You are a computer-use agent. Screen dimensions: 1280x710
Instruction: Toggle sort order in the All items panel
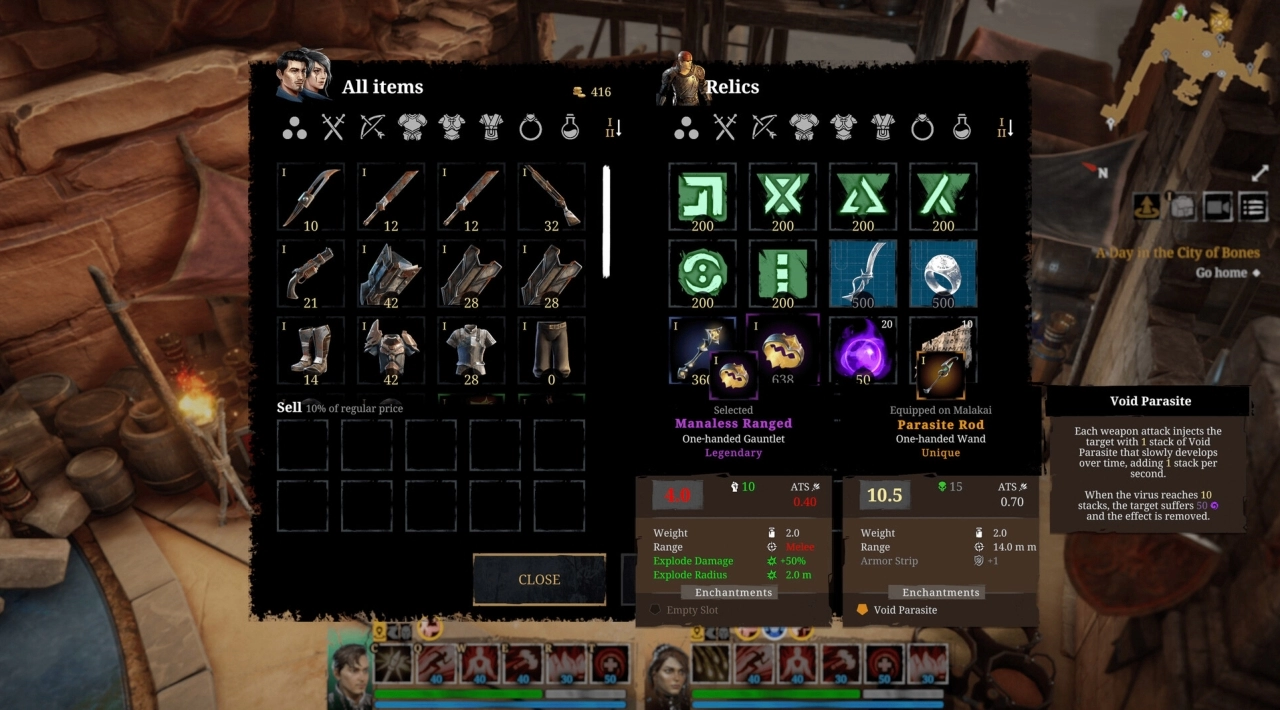(x=614, y=128)
